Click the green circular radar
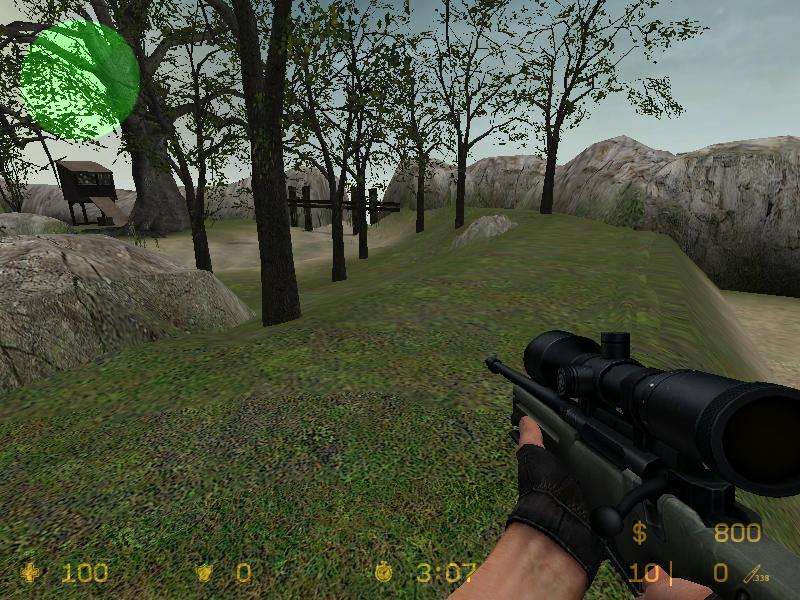800x600 pixels. tap(79, 78)
